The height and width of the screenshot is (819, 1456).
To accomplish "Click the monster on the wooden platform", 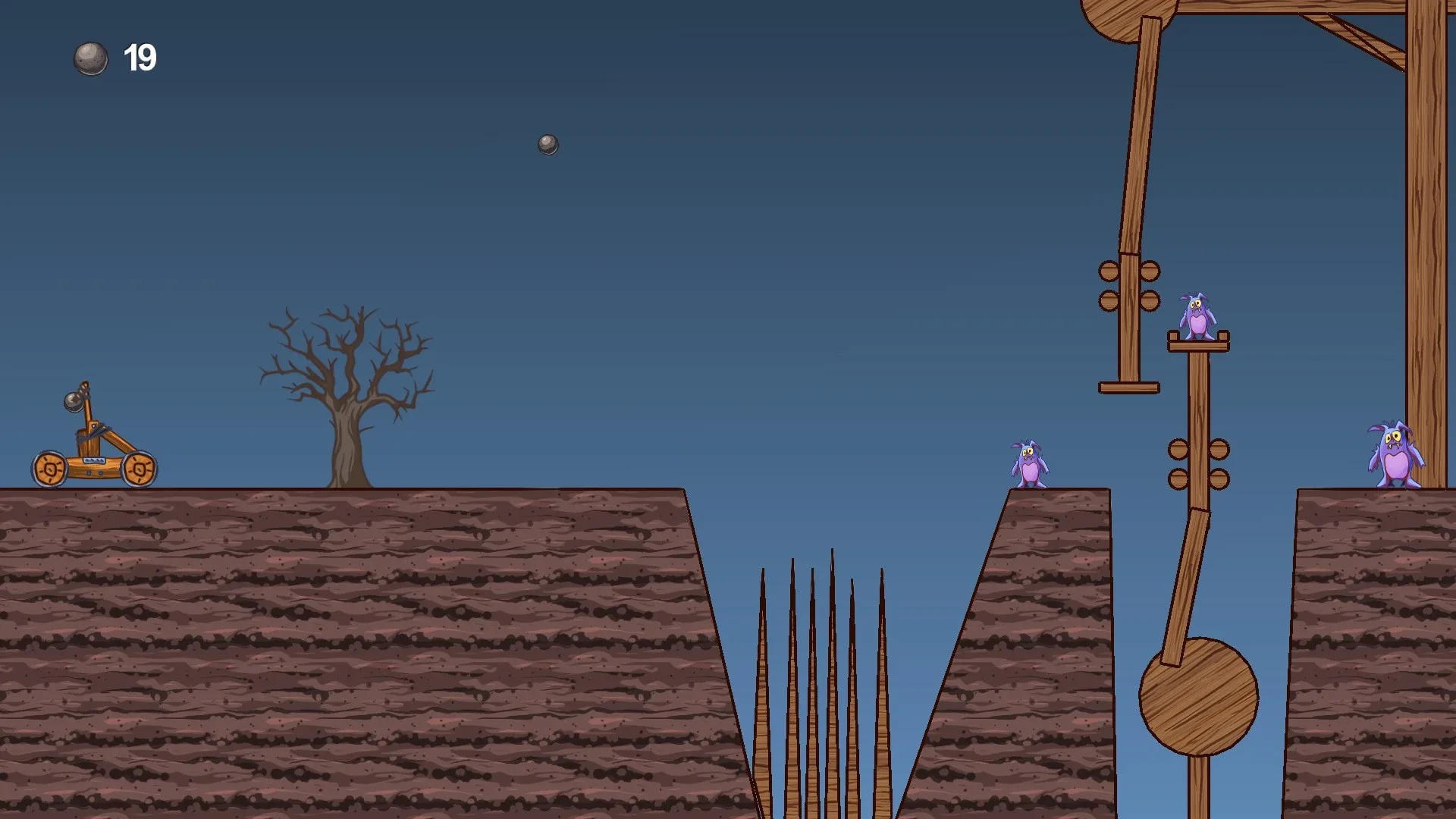I will point(1200,319).
